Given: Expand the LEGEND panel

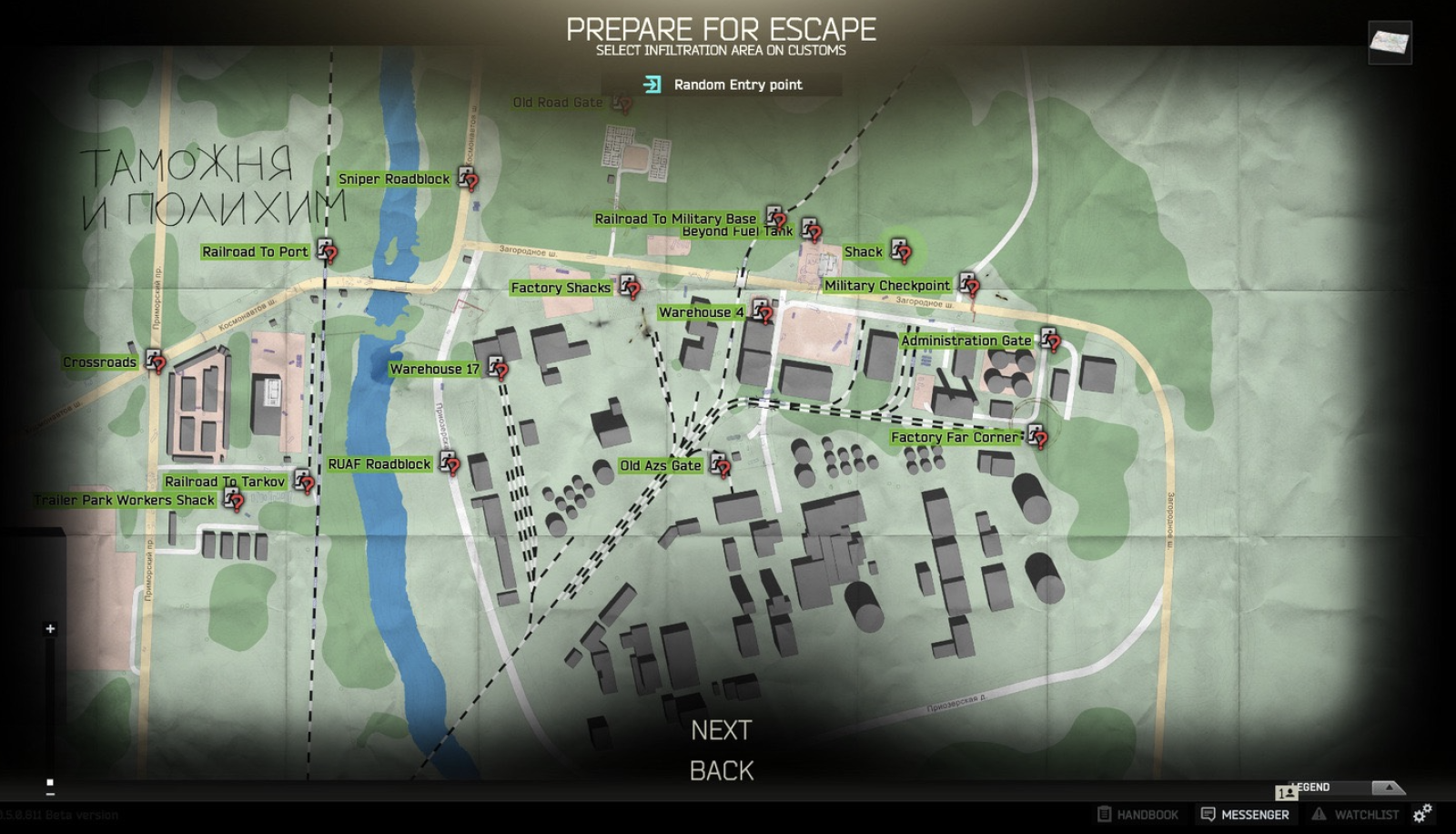Looking at the screenshot, I should pos(1389,787).
